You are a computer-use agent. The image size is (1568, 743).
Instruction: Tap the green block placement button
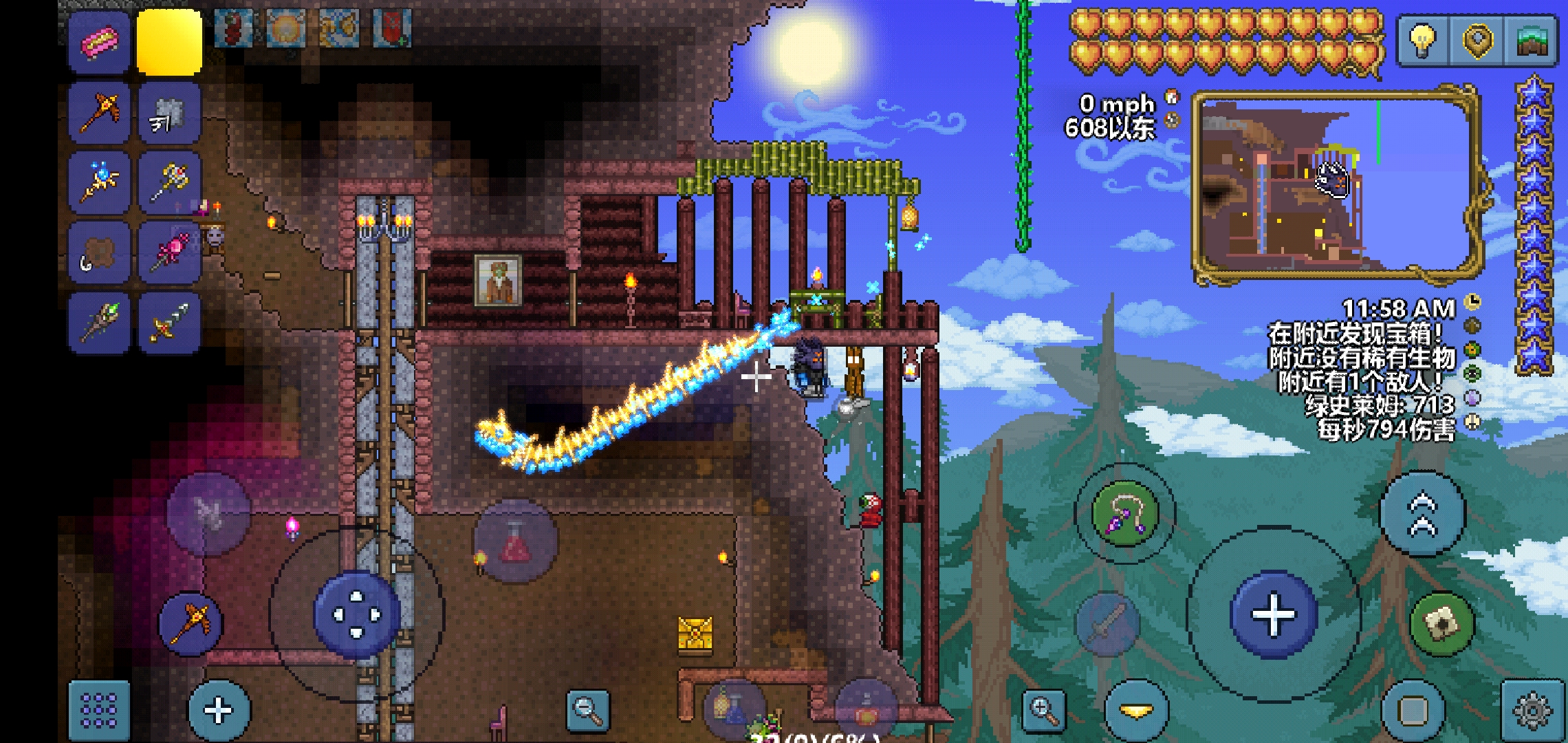1442,623
